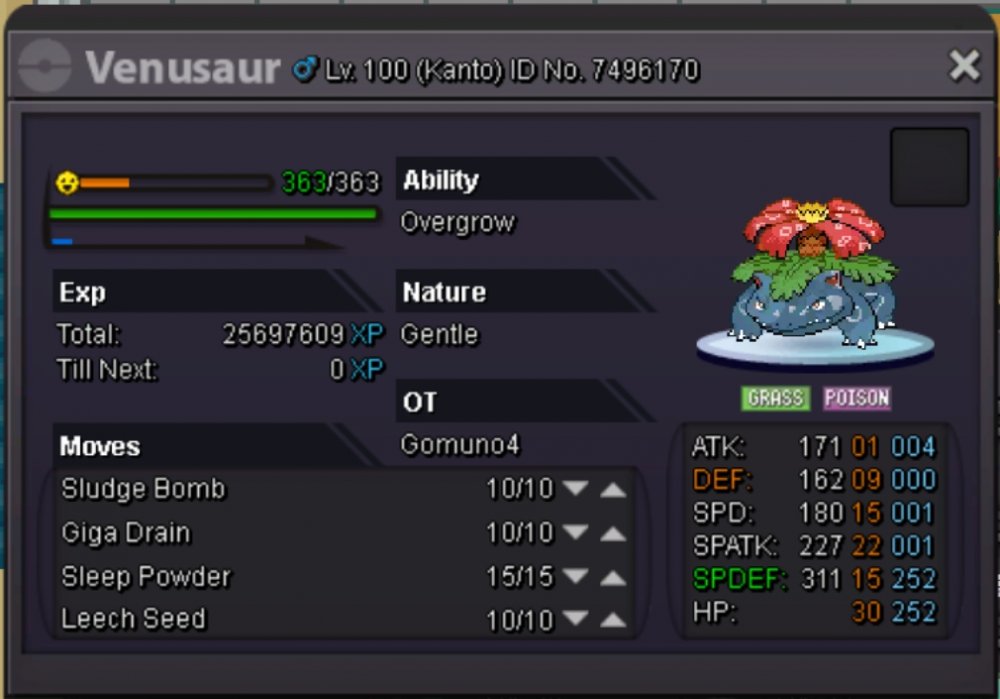
Task: Select the Sludge Bomb move
Action: pos(144,489)
